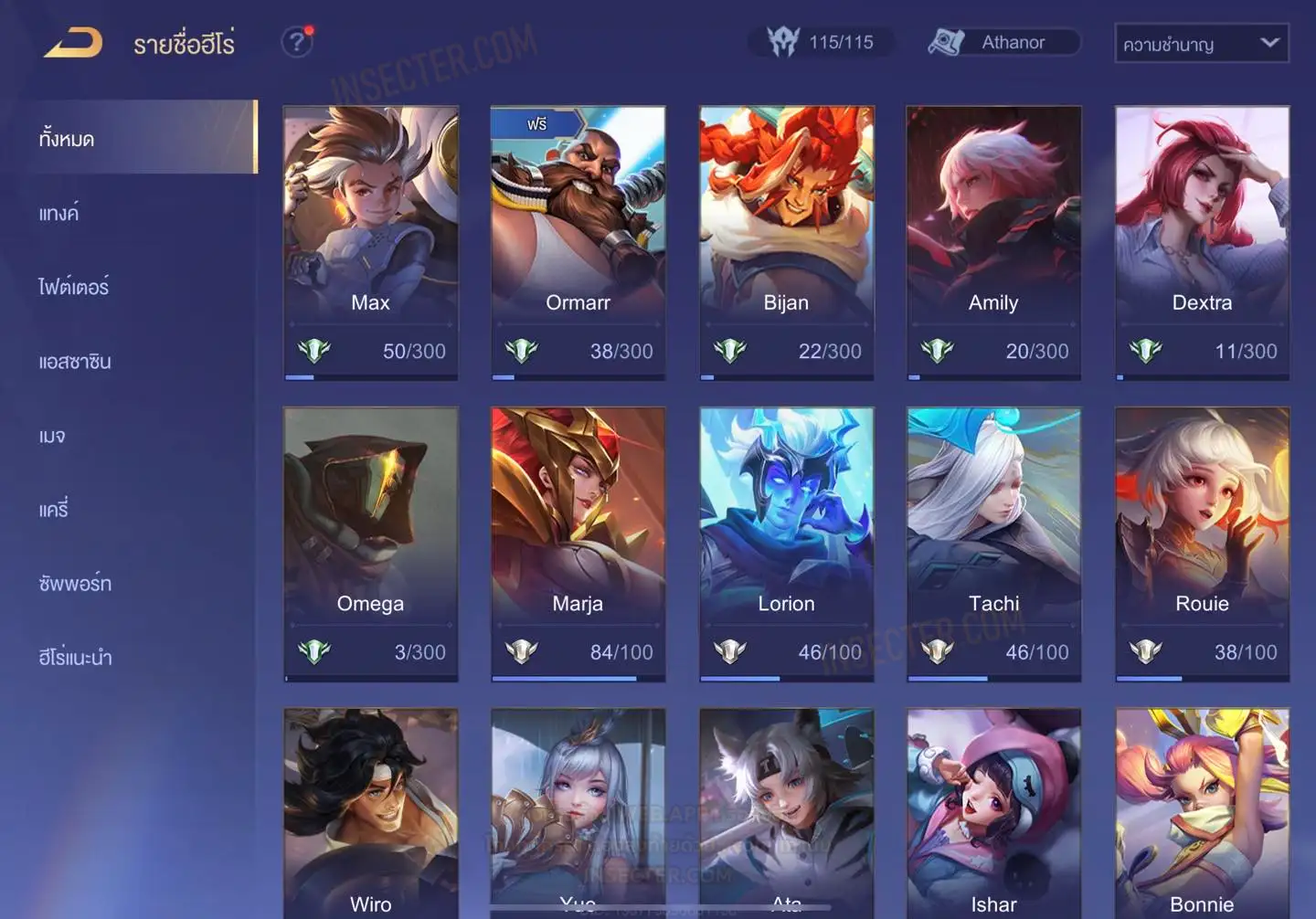Select the Dextra hero card
Image resolution: width=1316 pixels, height=919 pixels.
point(1202,239)
